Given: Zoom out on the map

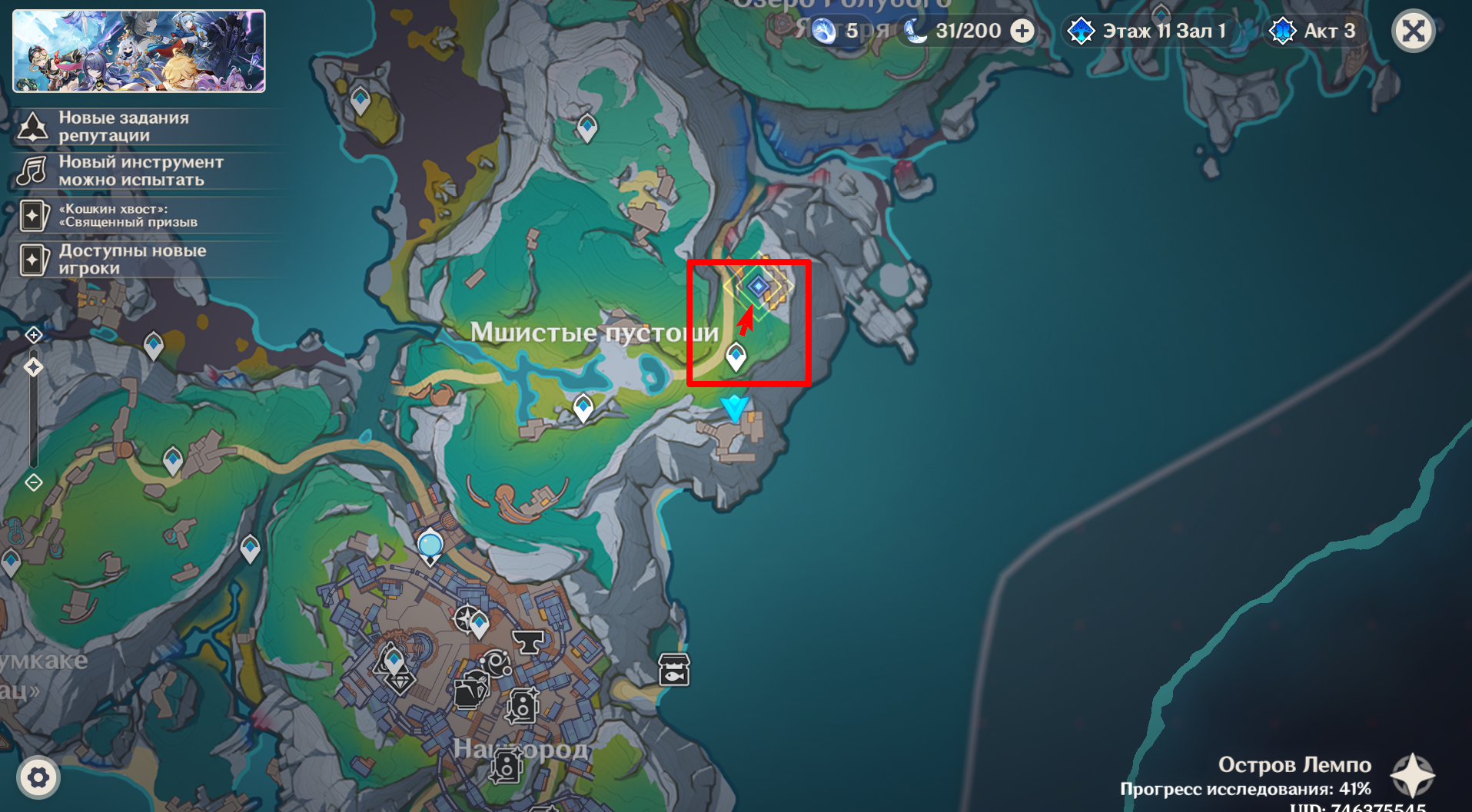Looking at the screenshot, I should pos(34,482).
